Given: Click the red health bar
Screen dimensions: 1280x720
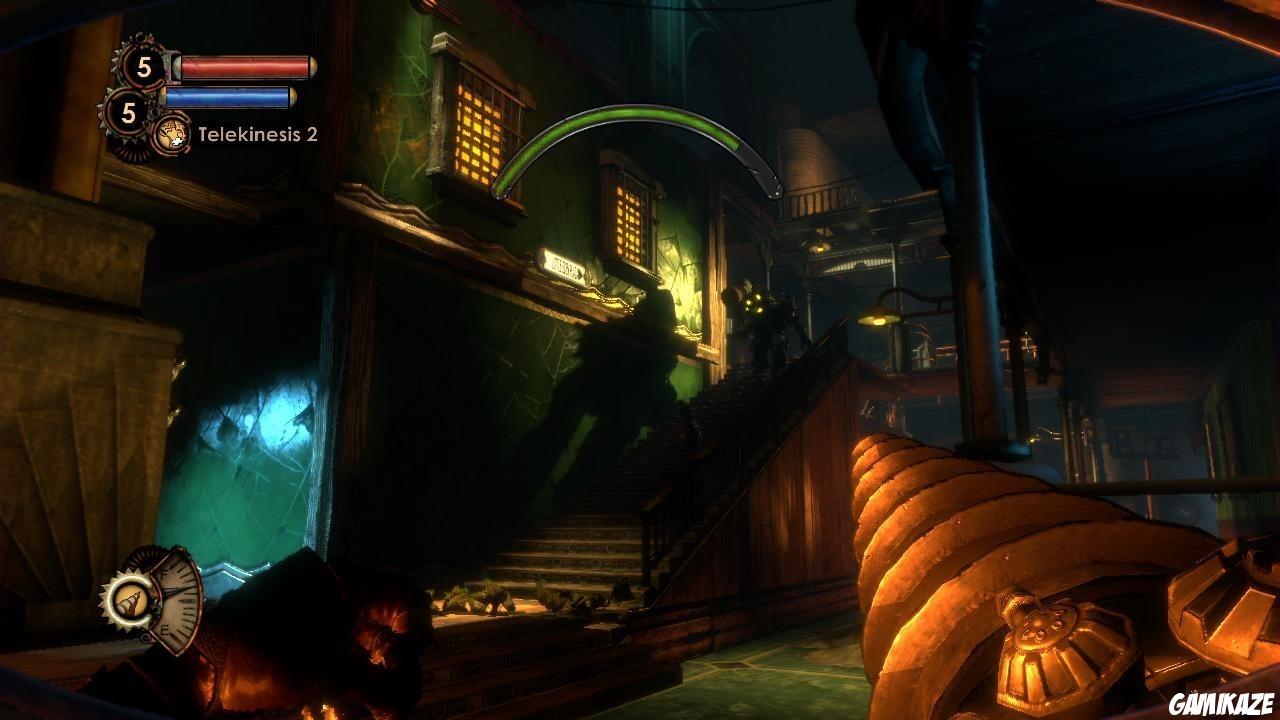Looking at the screenshot, I should tap(243, 68).
